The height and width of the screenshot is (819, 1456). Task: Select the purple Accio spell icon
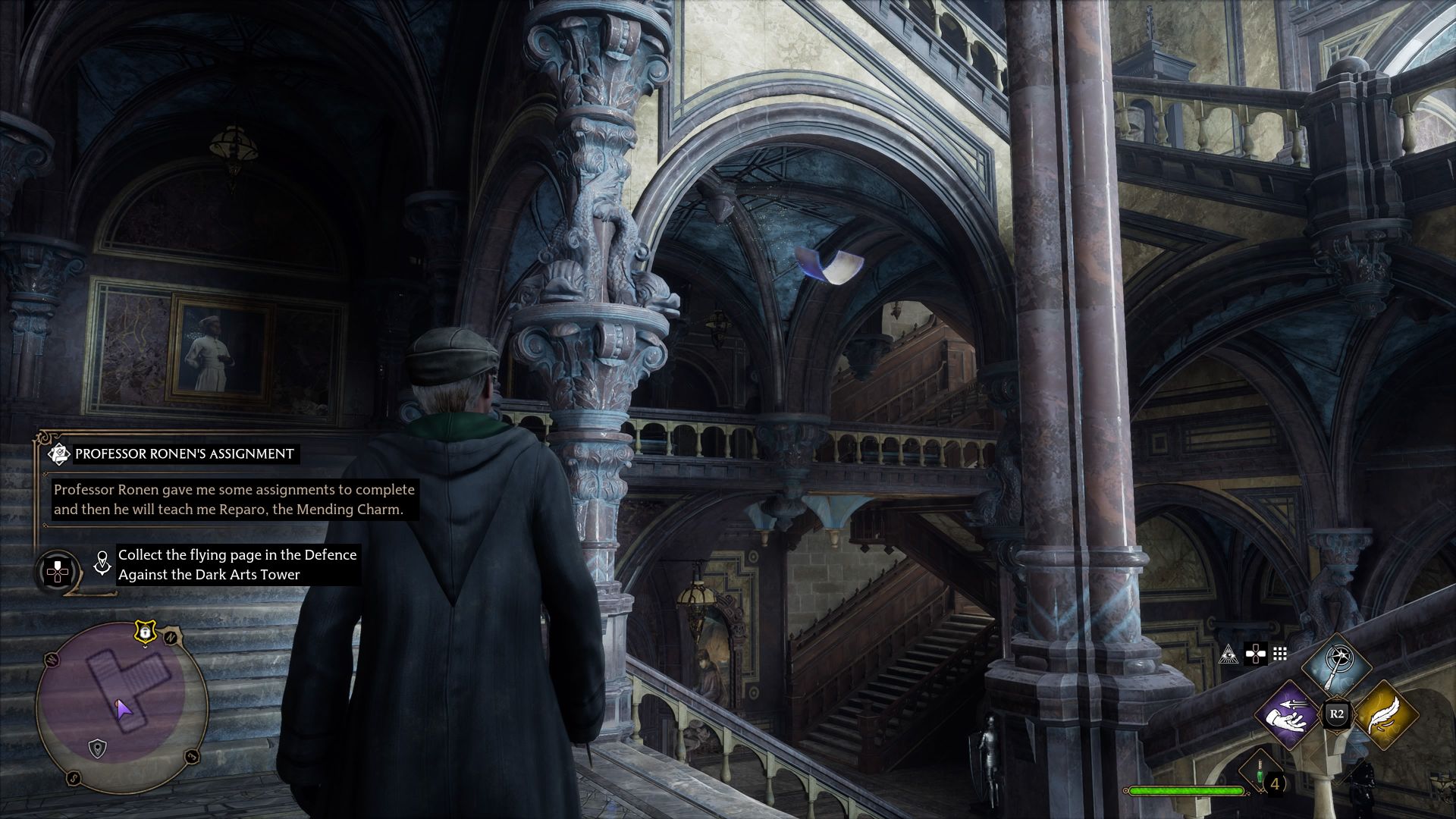click(x=1286, y=715)
